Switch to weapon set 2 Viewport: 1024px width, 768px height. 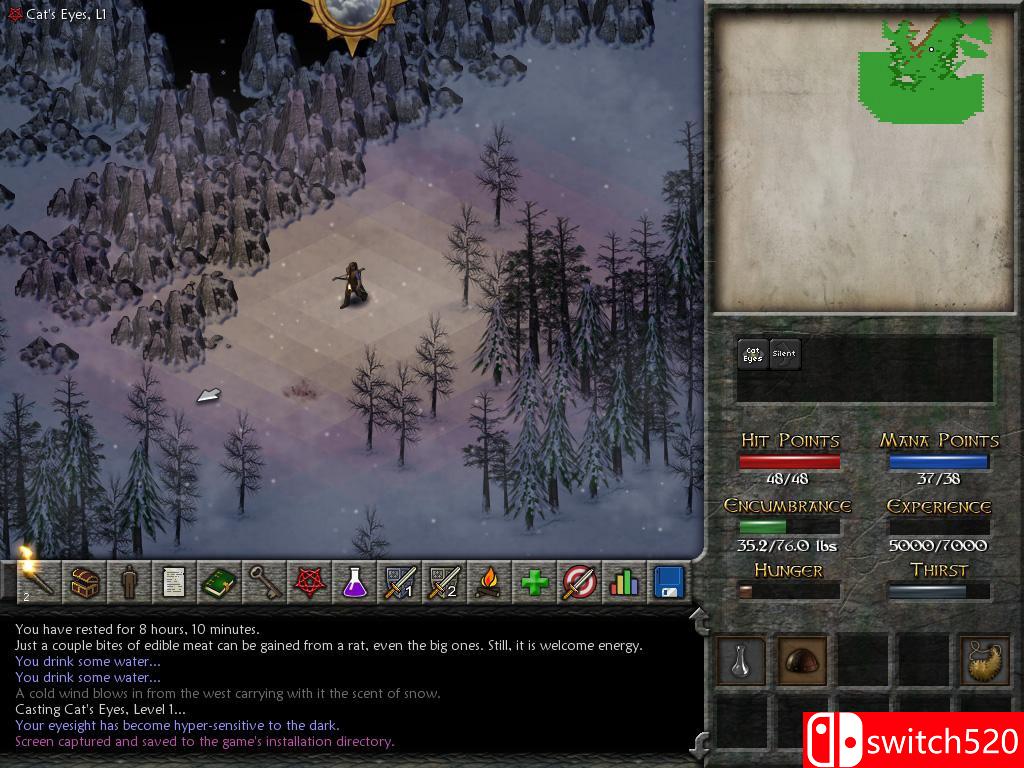click(443, 581)
